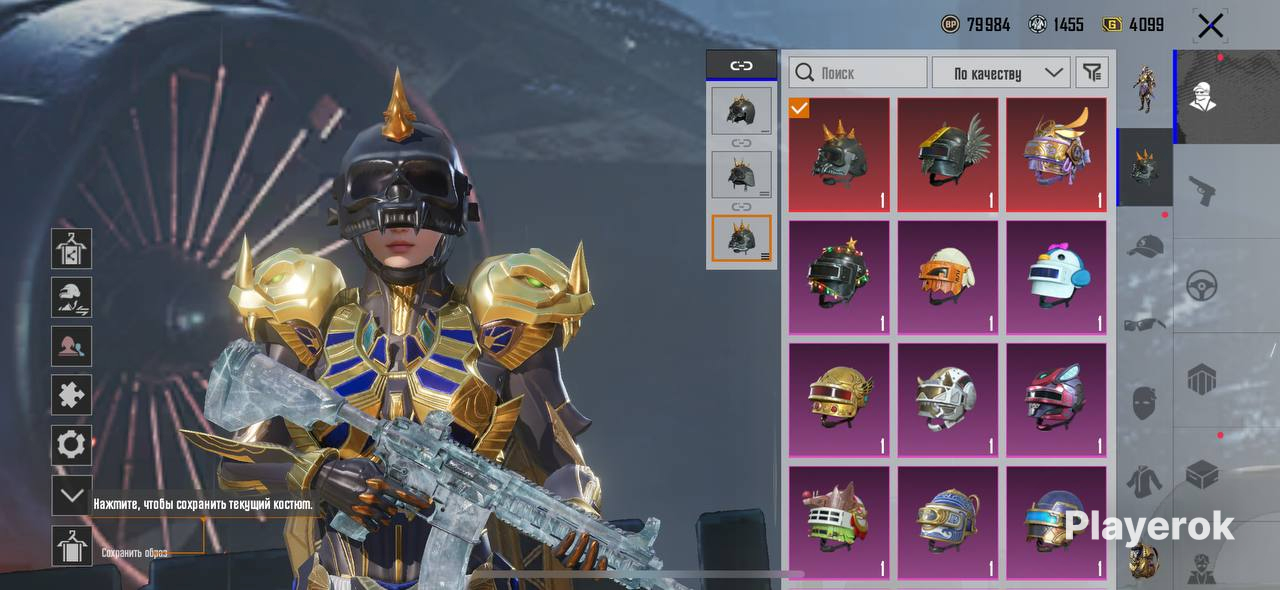Select the black winged helmet skin
This screenshot has width=1280, height=590.
pos(947,154)
